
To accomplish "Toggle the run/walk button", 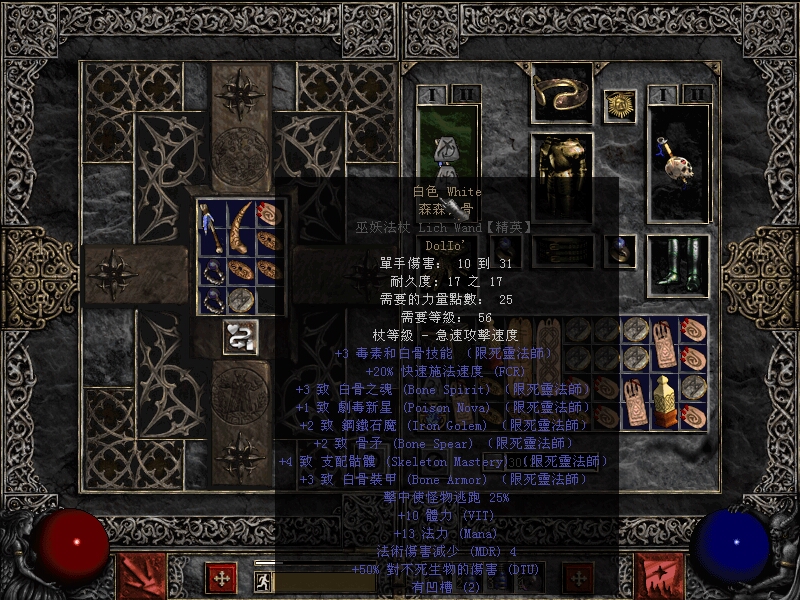I will (x=263, y=580).
